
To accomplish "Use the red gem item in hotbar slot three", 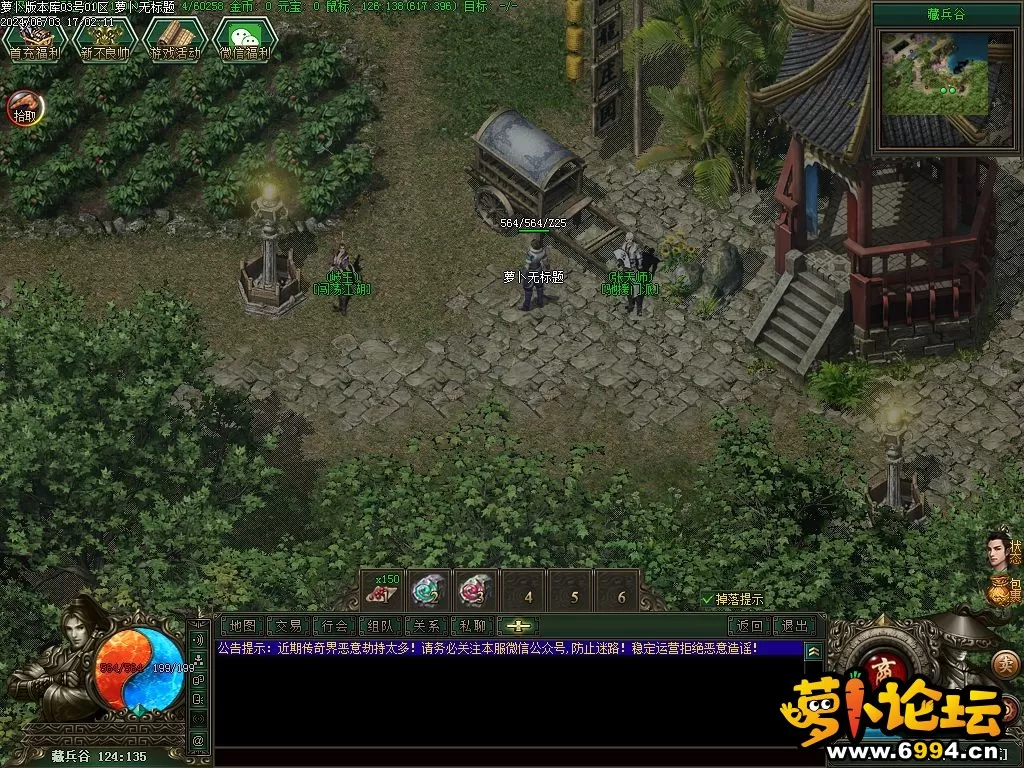I will pyautogui.click(x=476, y=591).
